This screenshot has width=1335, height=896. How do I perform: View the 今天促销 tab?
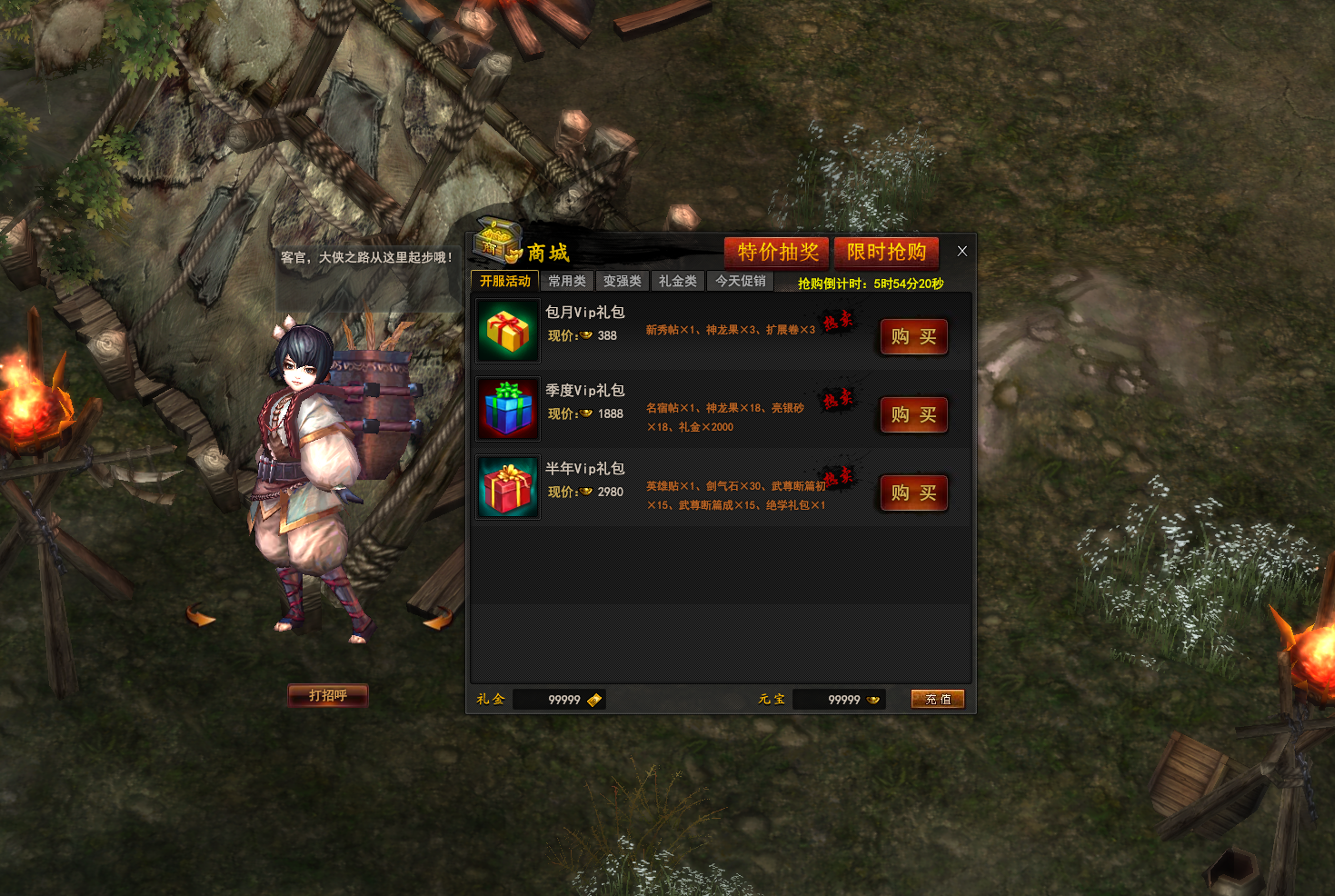point(741,282)
